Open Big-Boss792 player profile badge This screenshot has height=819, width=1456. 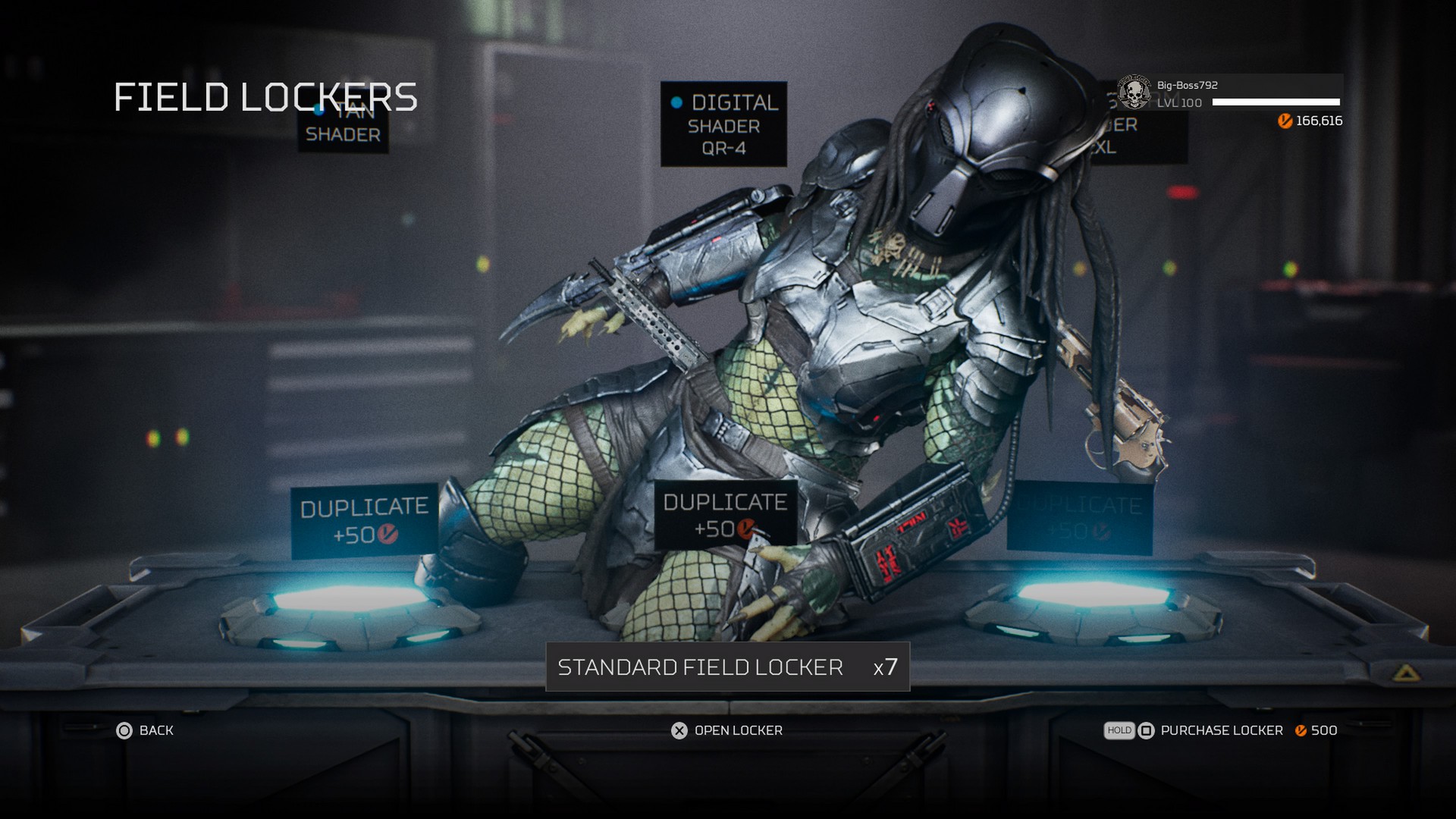[1134, 93]
